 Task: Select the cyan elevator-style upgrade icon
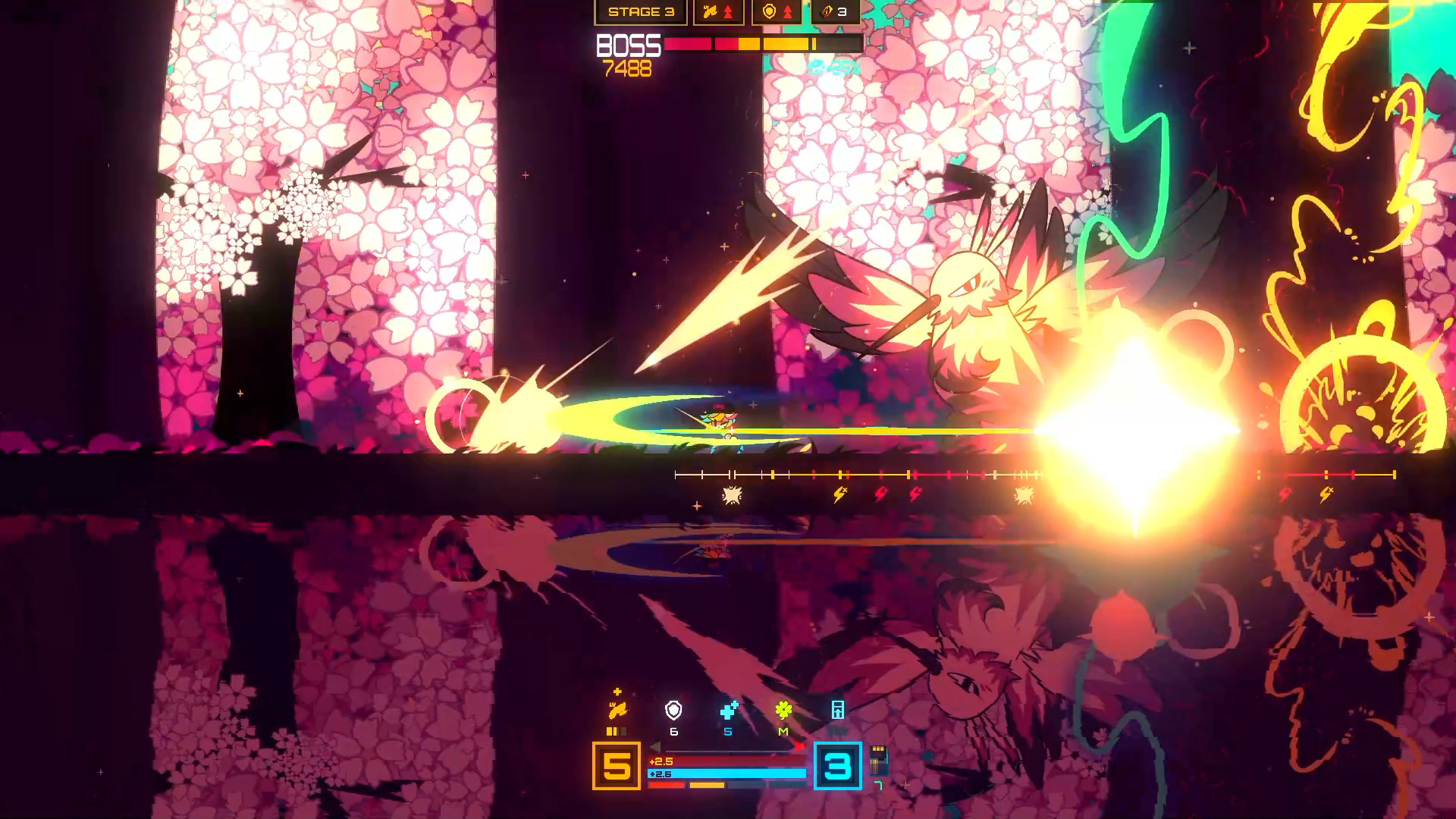point(838,711)
